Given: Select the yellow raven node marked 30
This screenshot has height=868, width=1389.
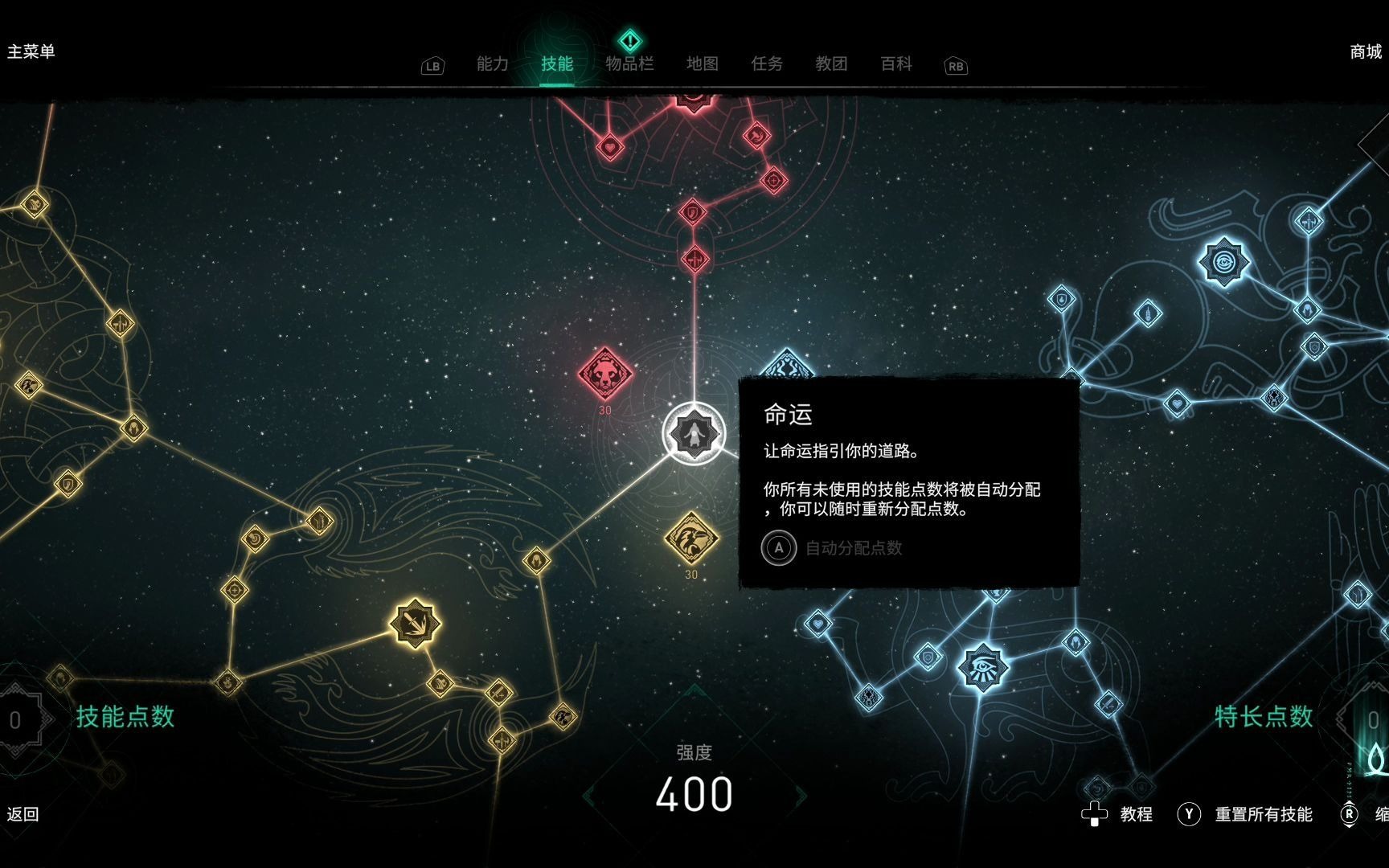Looking at the screenshot, I should (691, 537).
